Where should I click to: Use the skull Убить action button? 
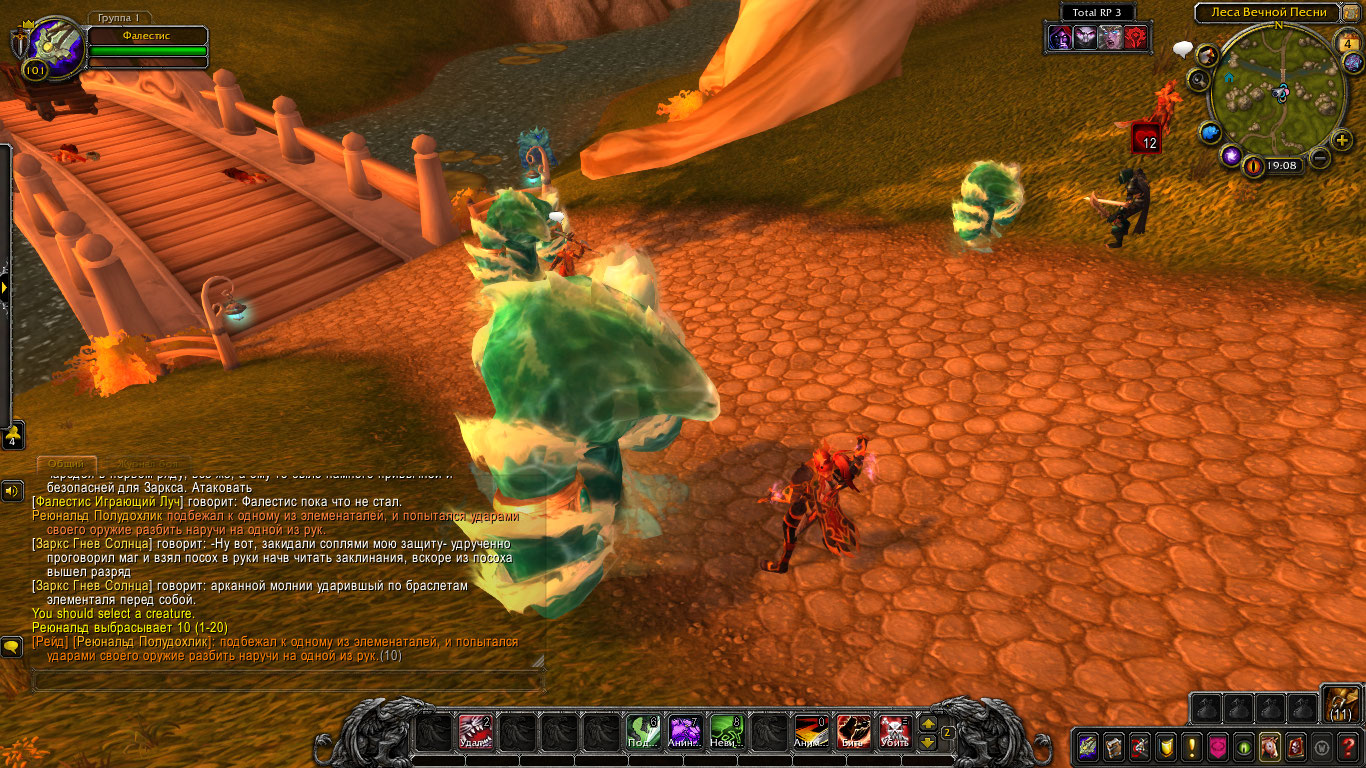tap(894, 733)
